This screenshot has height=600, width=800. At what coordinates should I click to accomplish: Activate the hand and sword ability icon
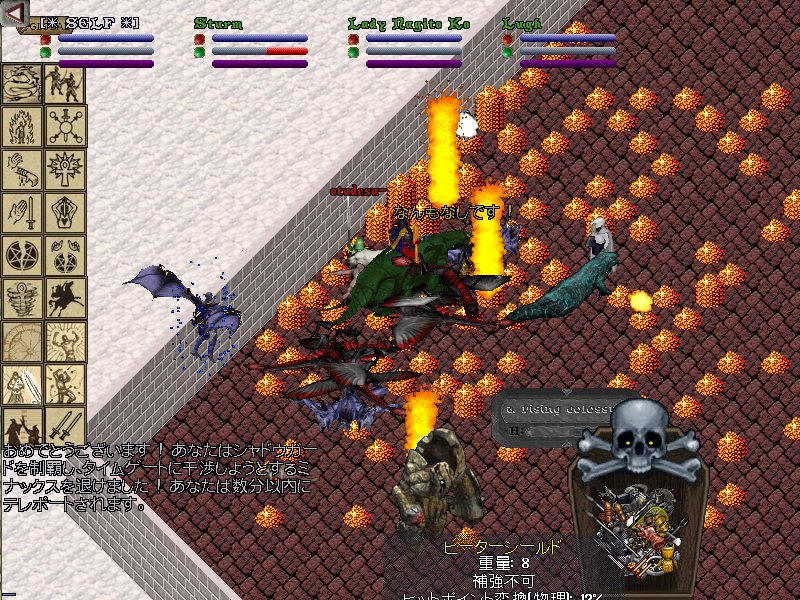point(21,212)
